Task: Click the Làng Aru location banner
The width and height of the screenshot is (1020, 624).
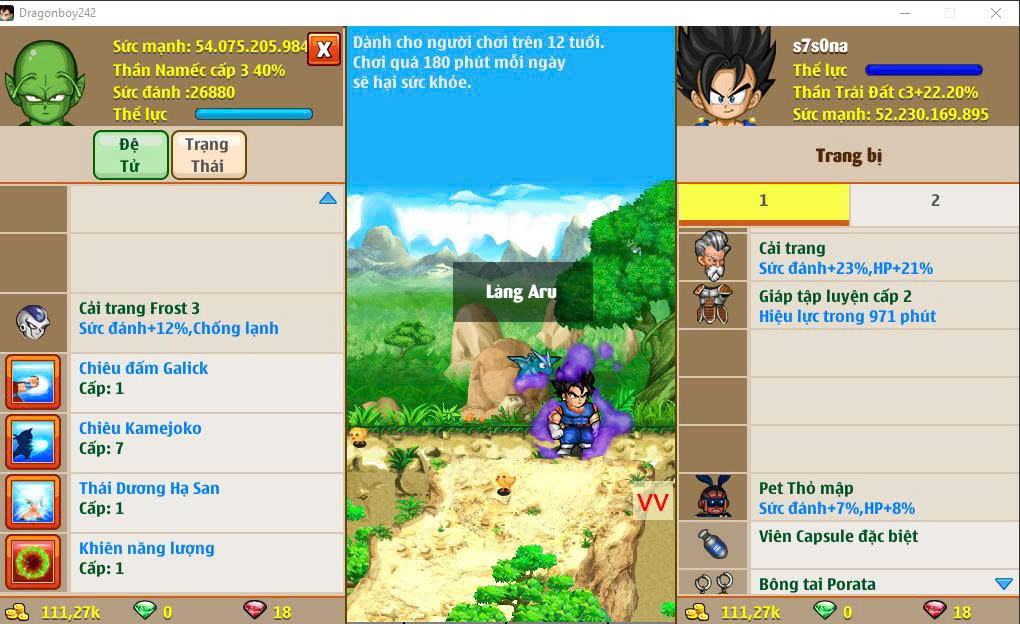Action: (522, 292)
